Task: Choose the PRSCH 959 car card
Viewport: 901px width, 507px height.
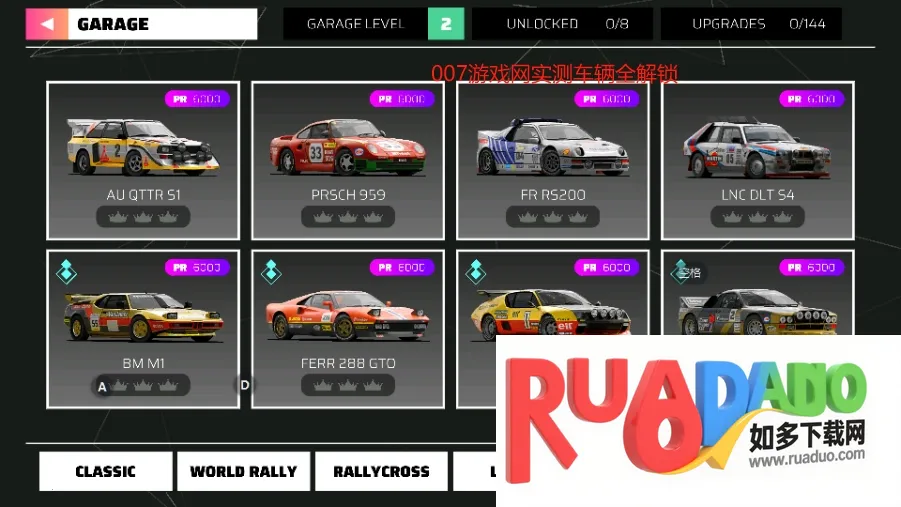Action: 347,160
